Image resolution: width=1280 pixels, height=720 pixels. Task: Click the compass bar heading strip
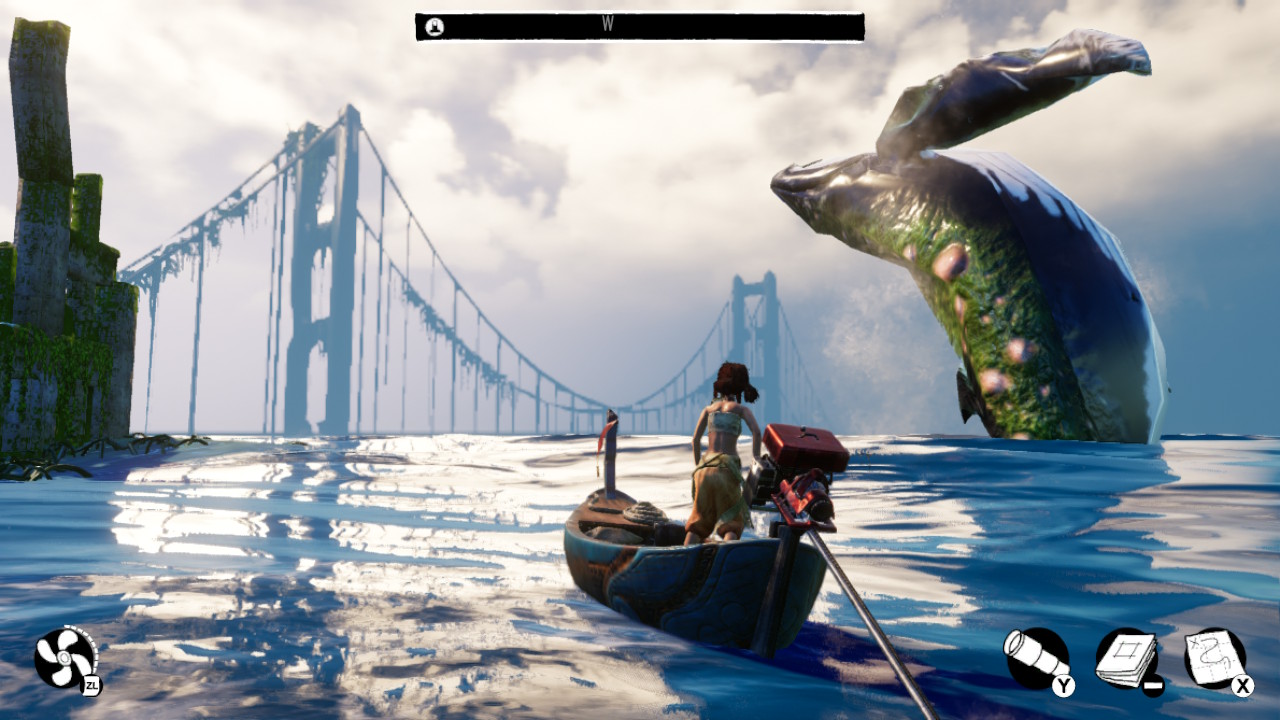click(x=640, y=27)
